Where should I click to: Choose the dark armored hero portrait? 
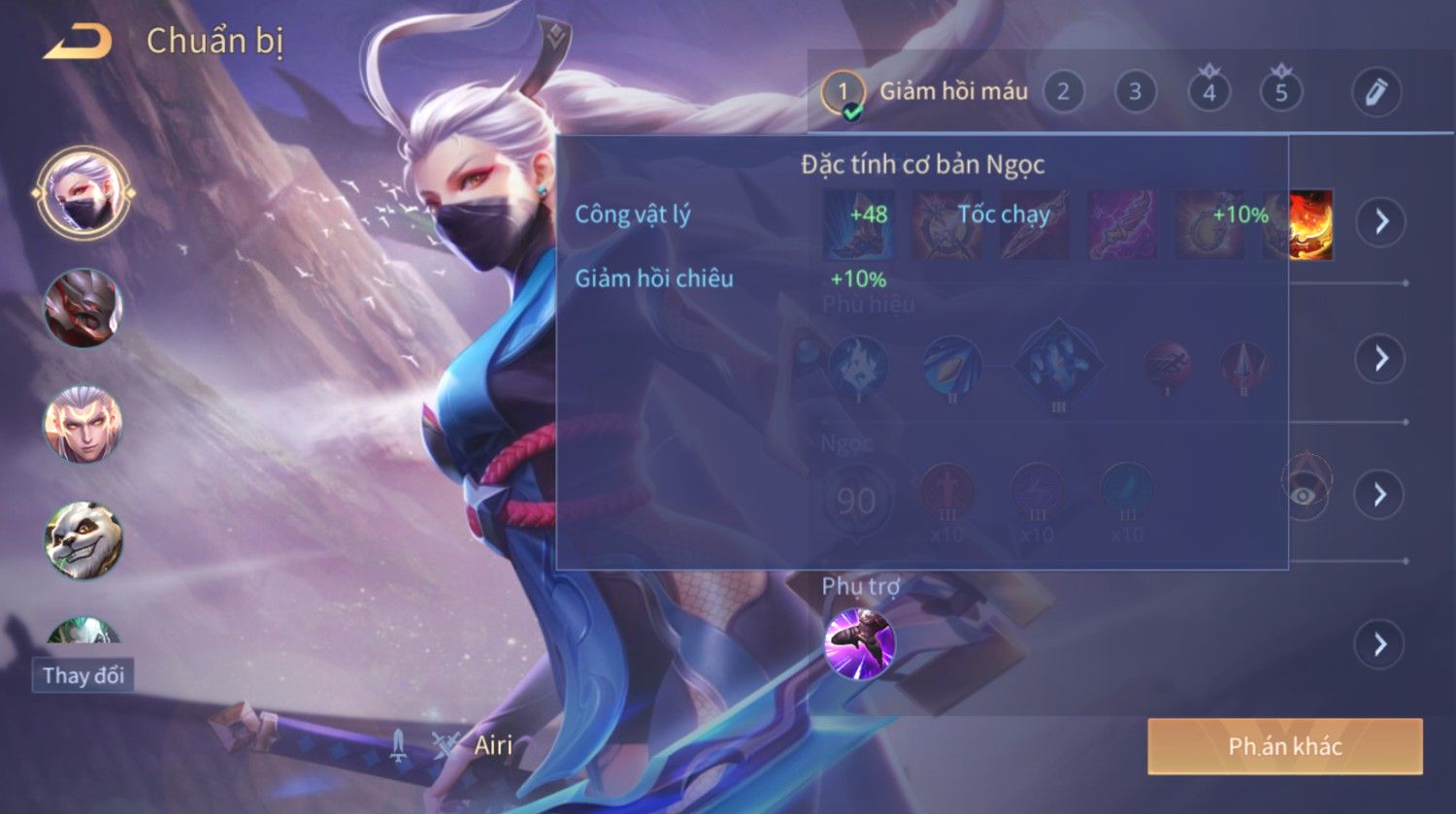[x=83, y=308]
